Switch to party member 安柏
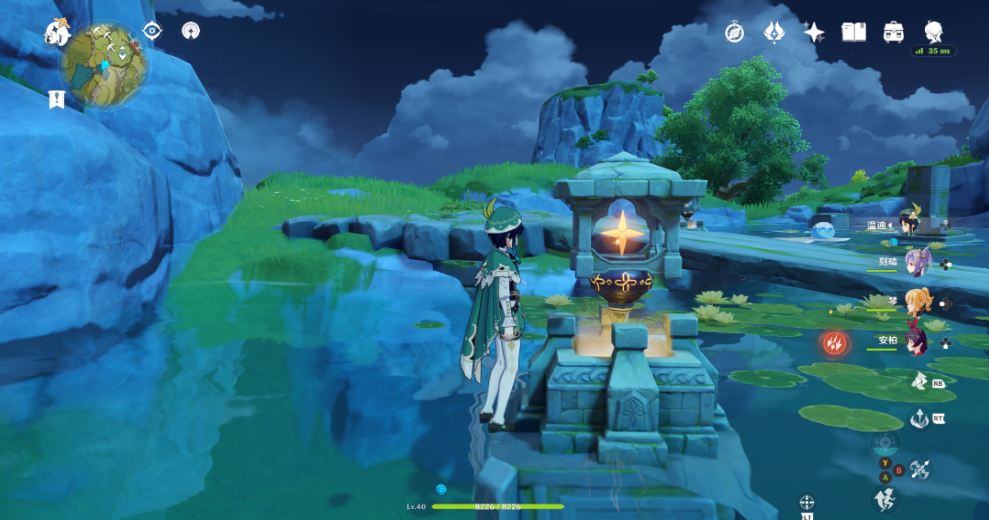989x520 pixels. 915,340
